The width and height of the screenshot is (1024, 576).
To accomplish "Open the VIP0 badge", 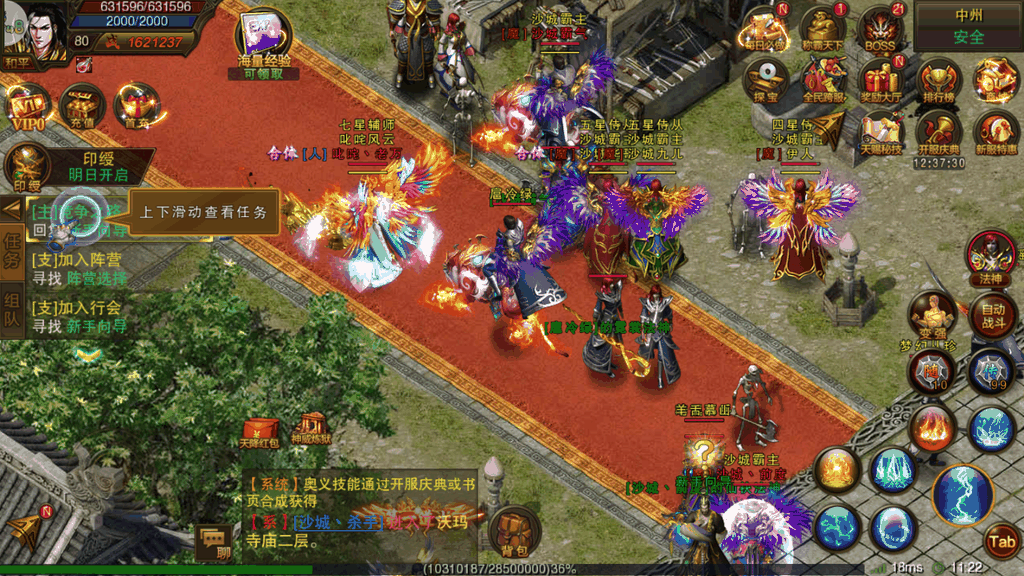I will tap(27, 105).
